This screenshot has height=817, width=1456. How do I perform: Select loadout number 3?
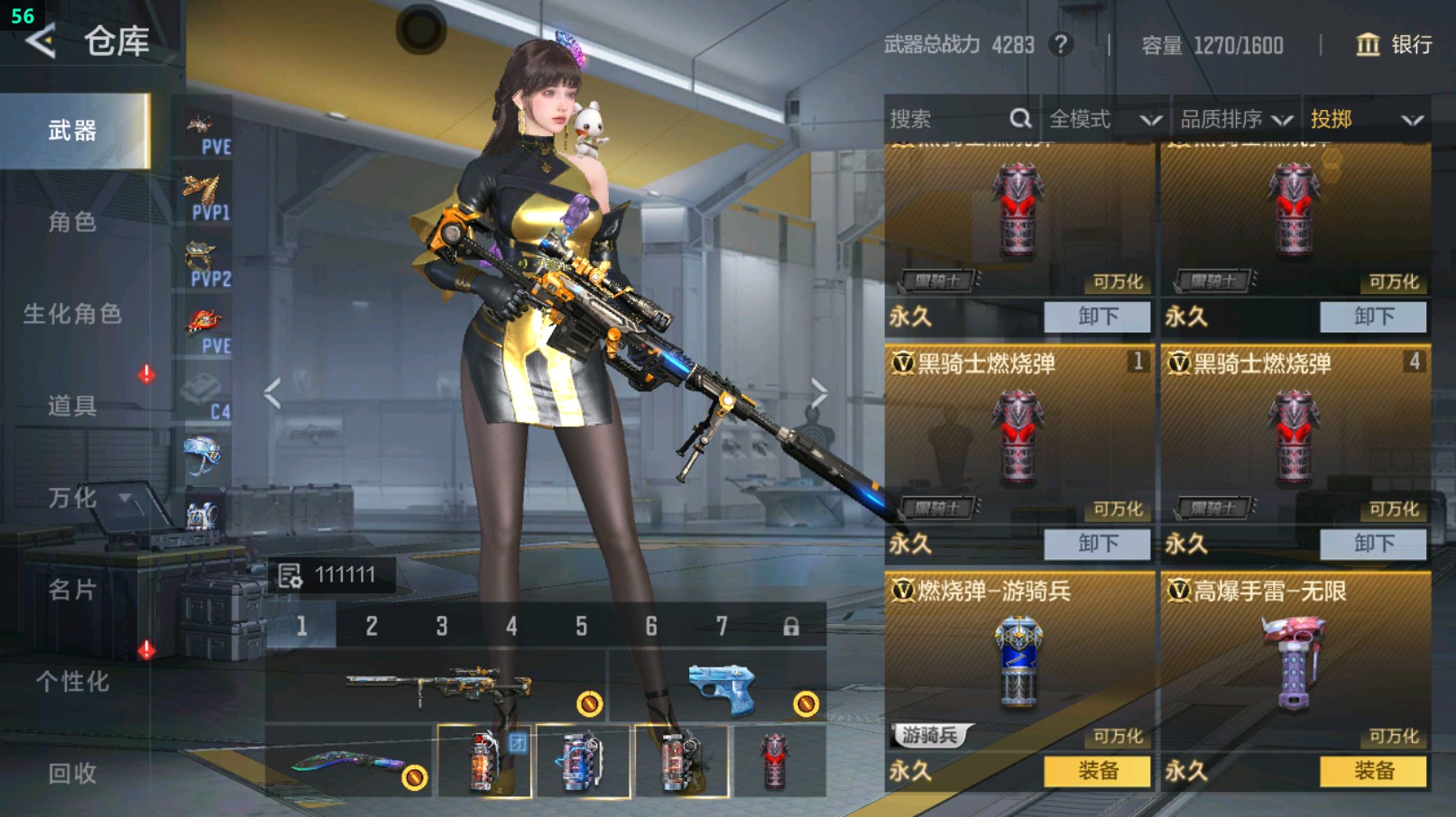[441, 626]
